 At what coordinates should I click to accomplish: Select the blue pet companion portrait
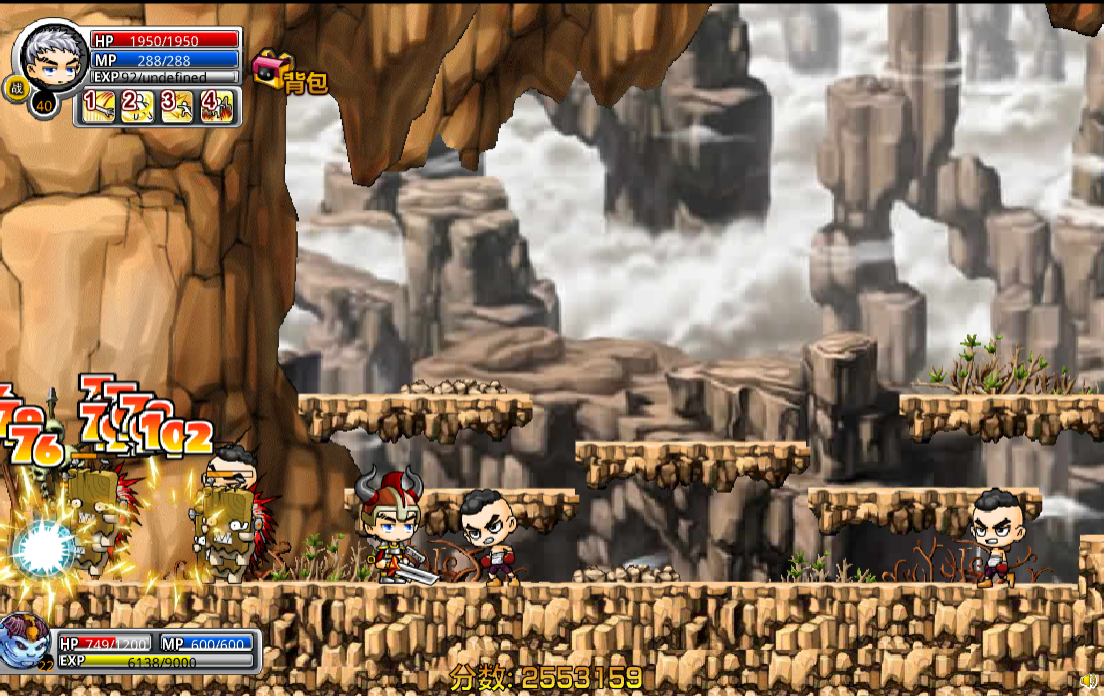[x=24, y=640]
